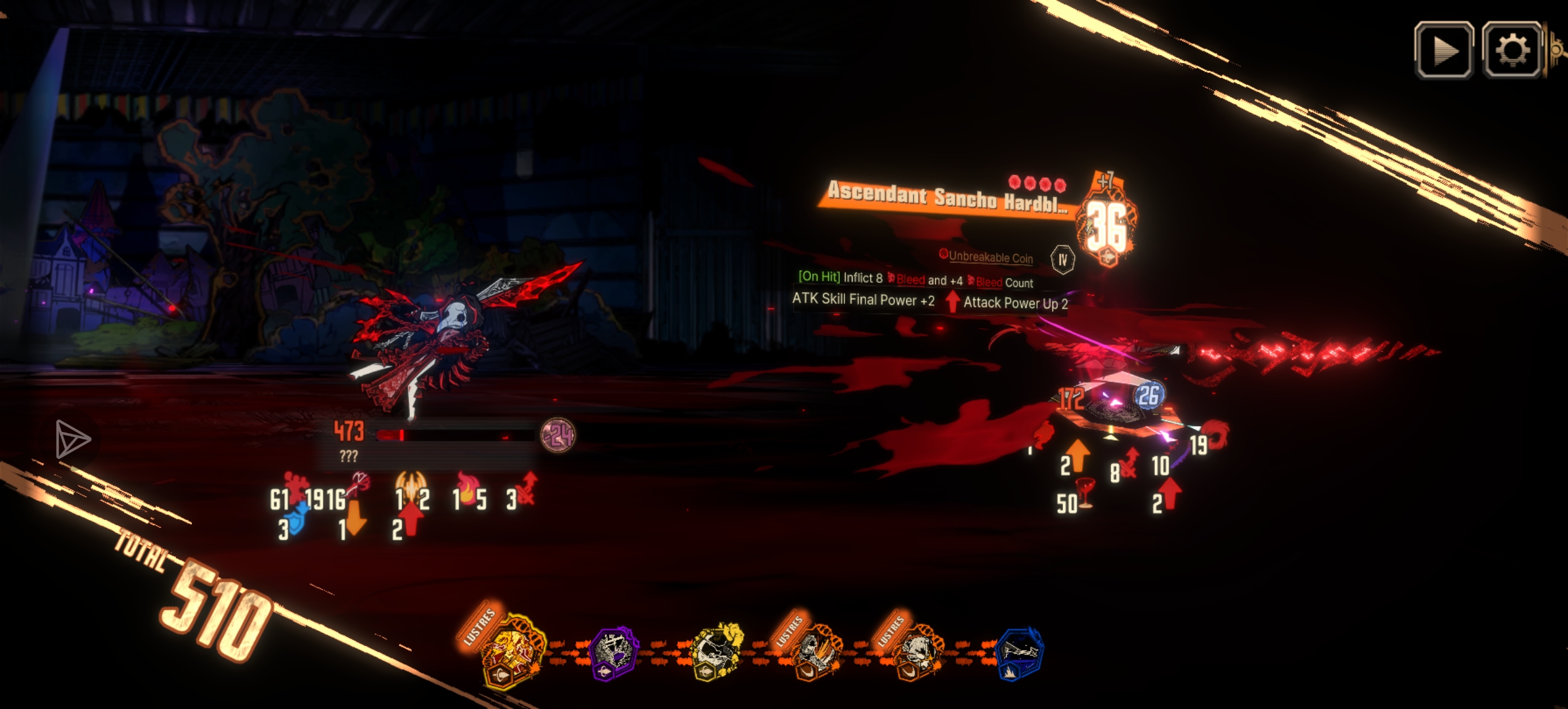
Task: Toggle the battle speed play button
Action: [1443, 51]
